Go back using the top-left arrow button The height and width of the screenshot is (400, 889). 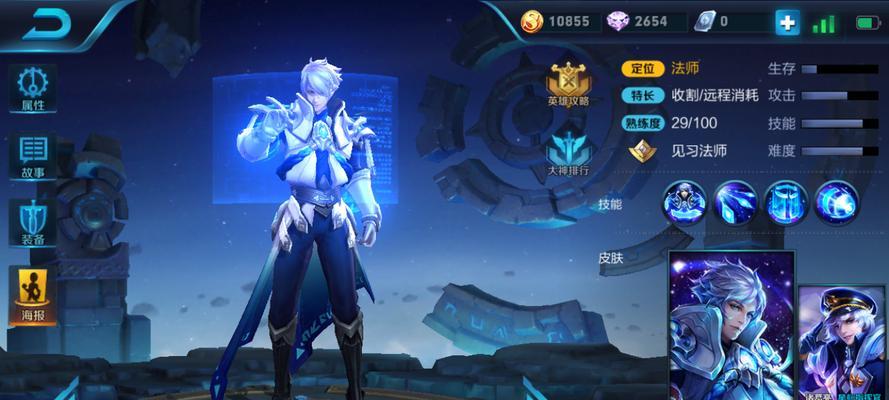click(x=43, y=23)
